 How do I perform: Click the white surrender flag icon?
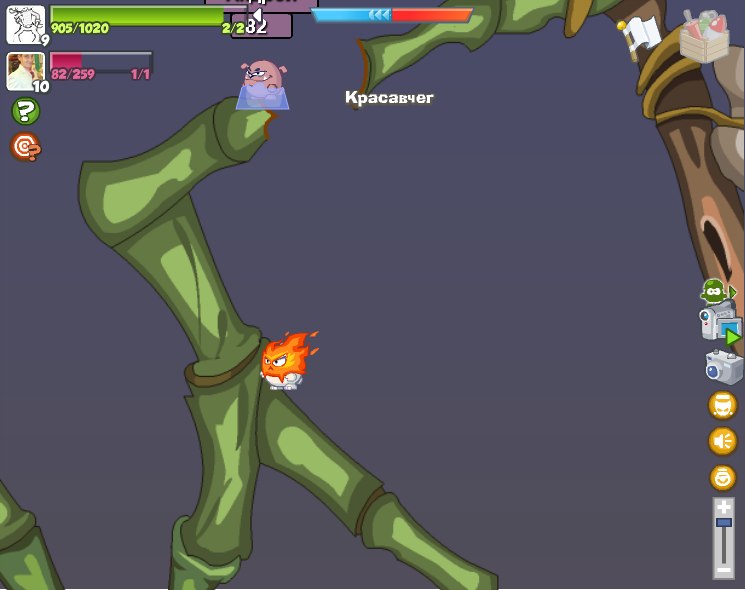(639, 36)
